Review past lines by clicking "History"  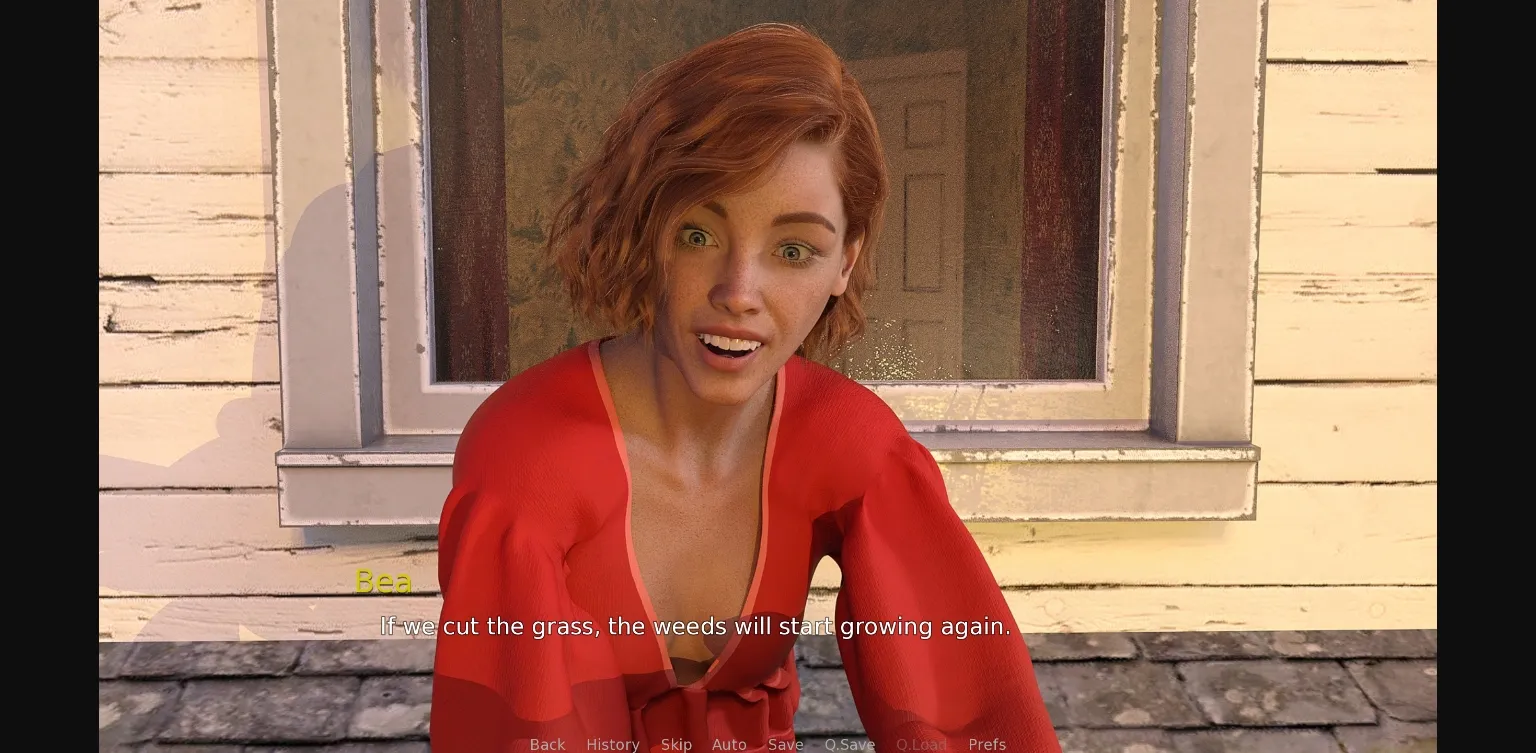click(x=612, y=744)
